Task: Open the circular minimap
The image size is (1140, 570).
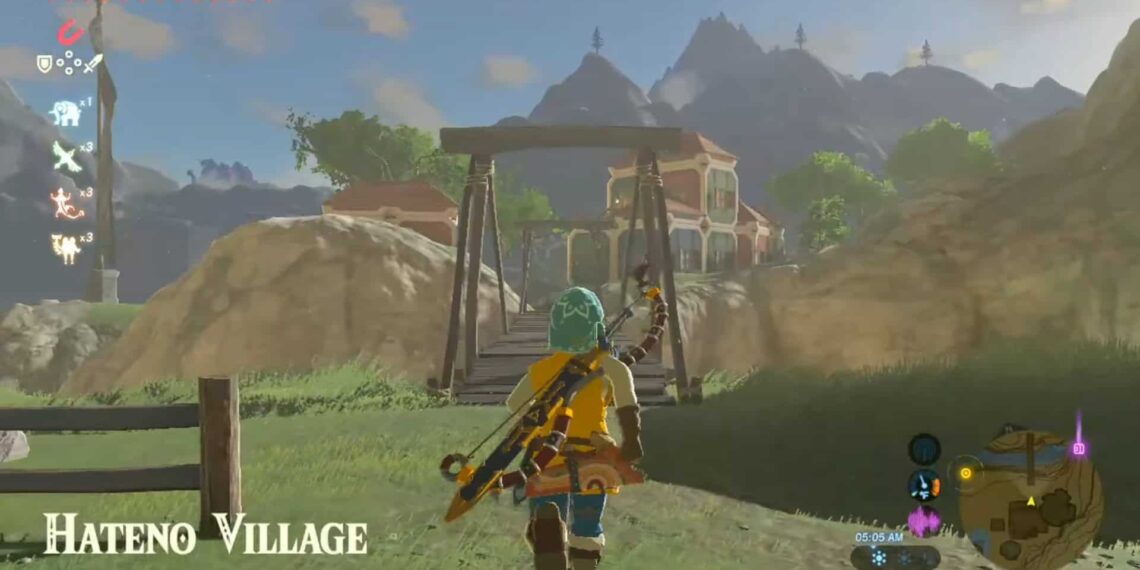Action: (x=1030, y=497)
